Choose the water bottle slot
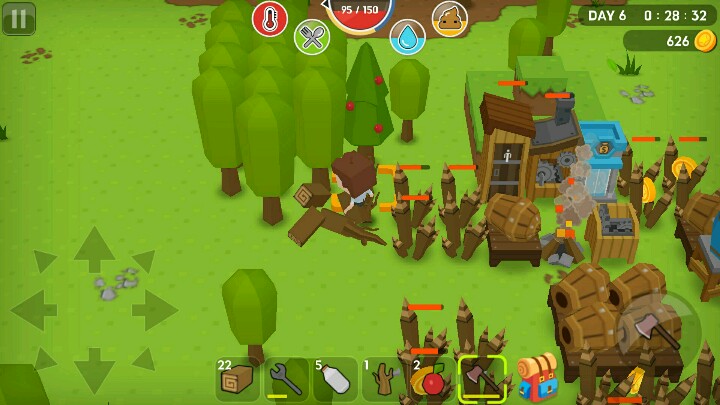 click(x=335, y=380)
